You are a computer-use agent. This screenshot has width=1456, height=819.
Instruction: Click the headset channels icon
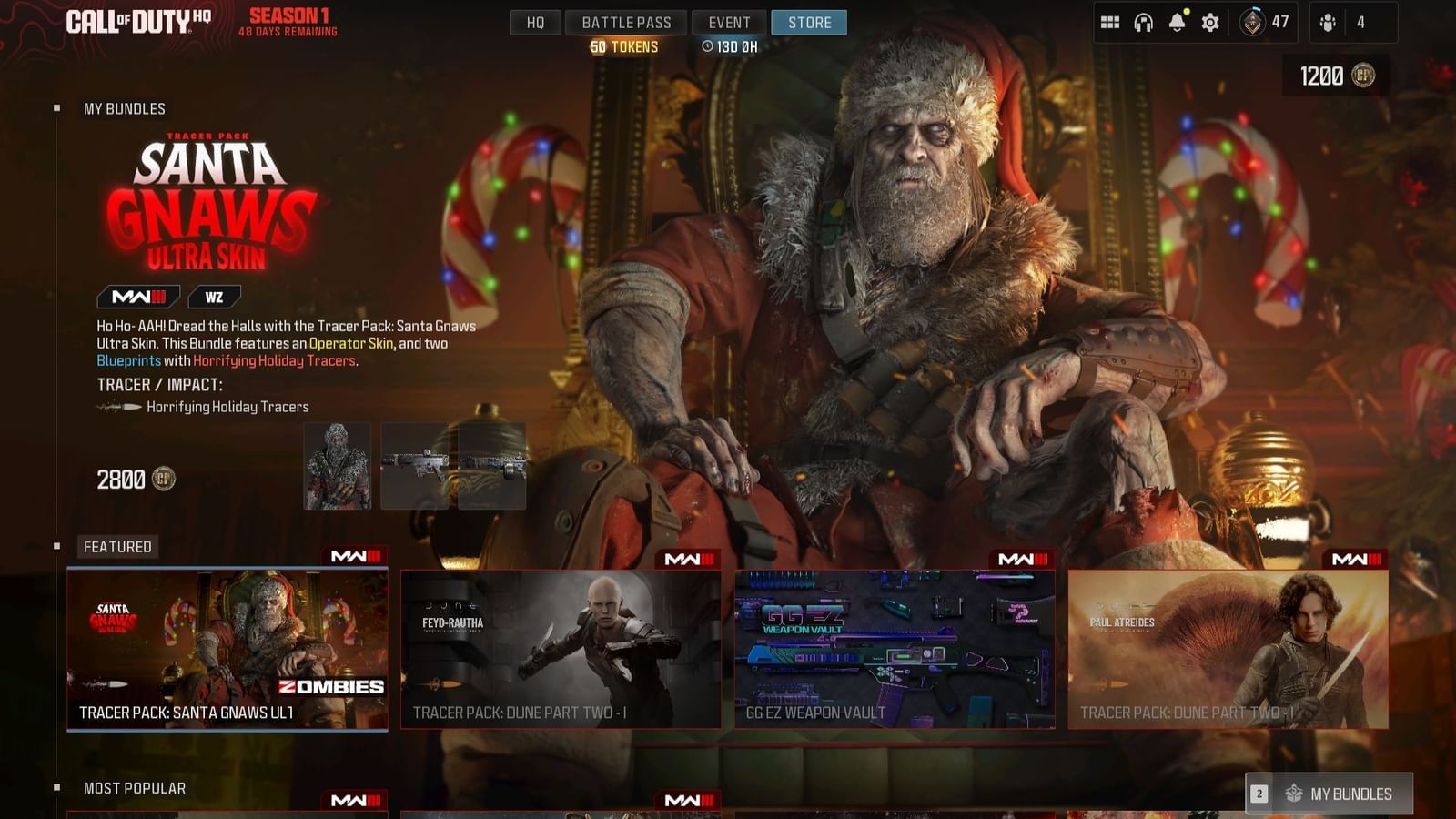click(1144, 22)
